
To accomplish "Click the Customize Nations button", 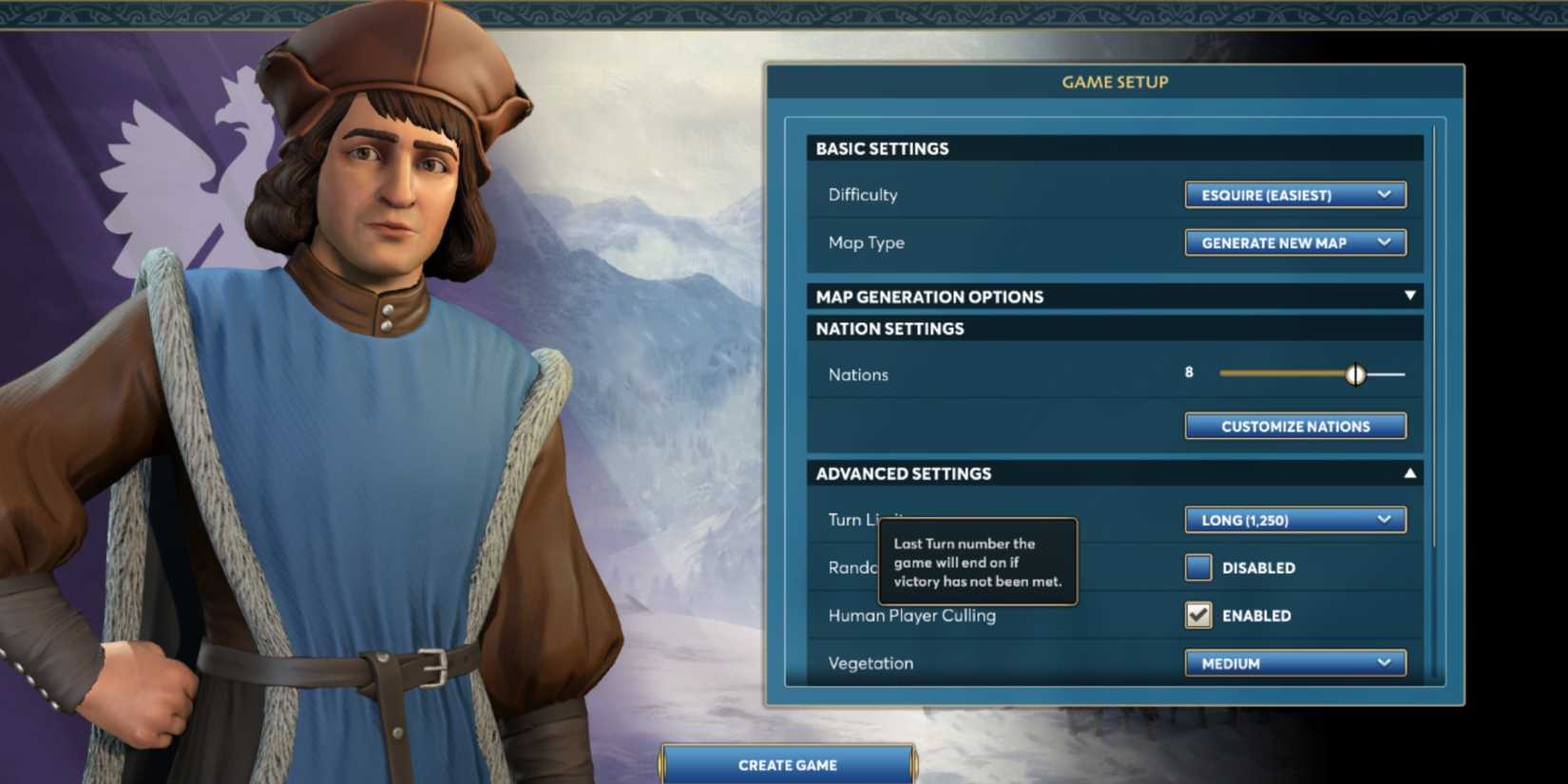I will pyautogui.click(x=1294, y=426).
